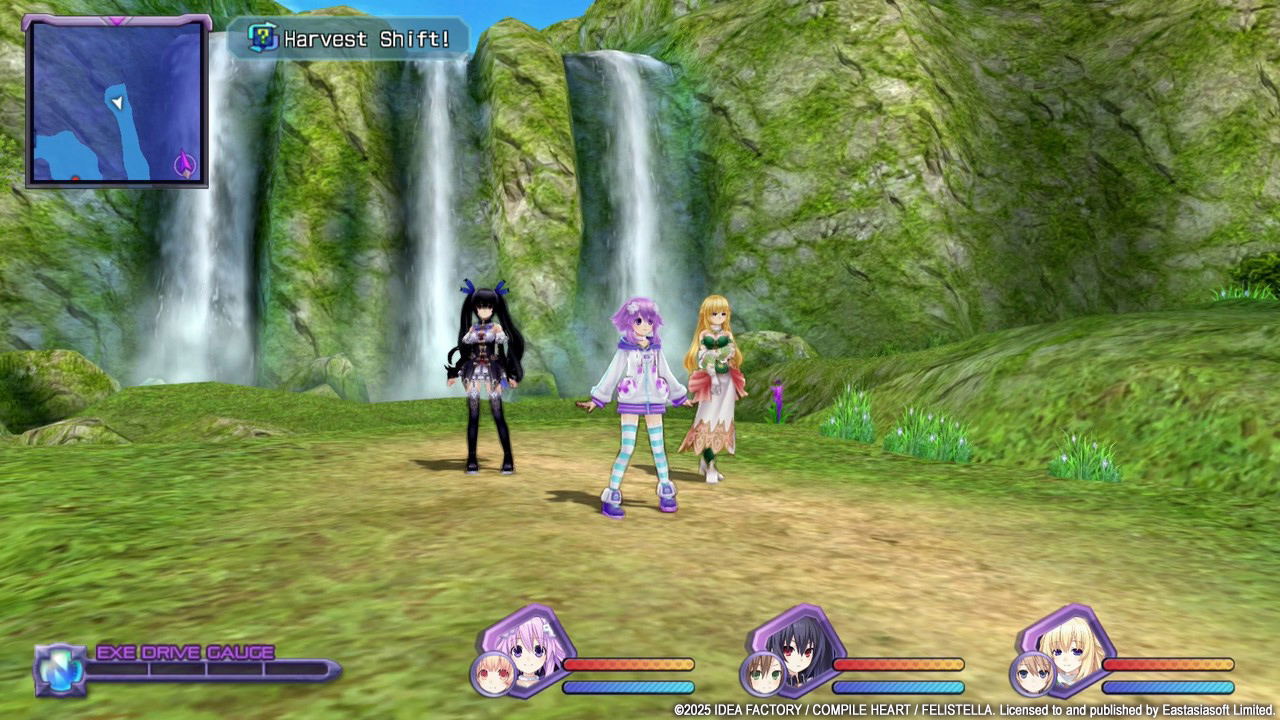This screenshot has width=1280, height=720.
Task: Toggle the player direction arrow on the minimap
Action: (115, 103)
